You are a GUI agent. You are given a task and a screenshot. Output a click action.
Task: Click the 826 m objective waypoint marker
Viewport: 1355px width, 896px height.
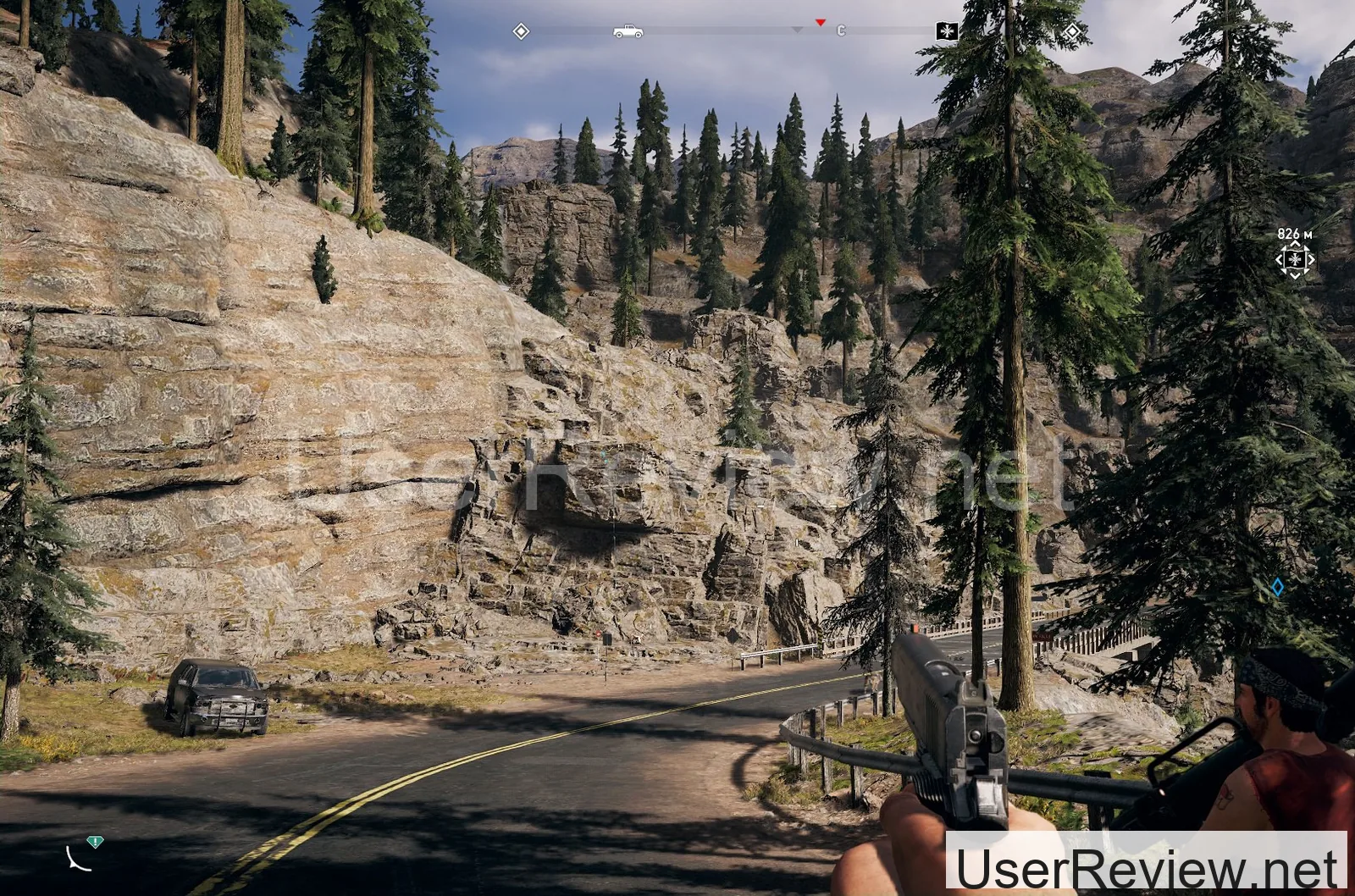[x=1295, y=259]
